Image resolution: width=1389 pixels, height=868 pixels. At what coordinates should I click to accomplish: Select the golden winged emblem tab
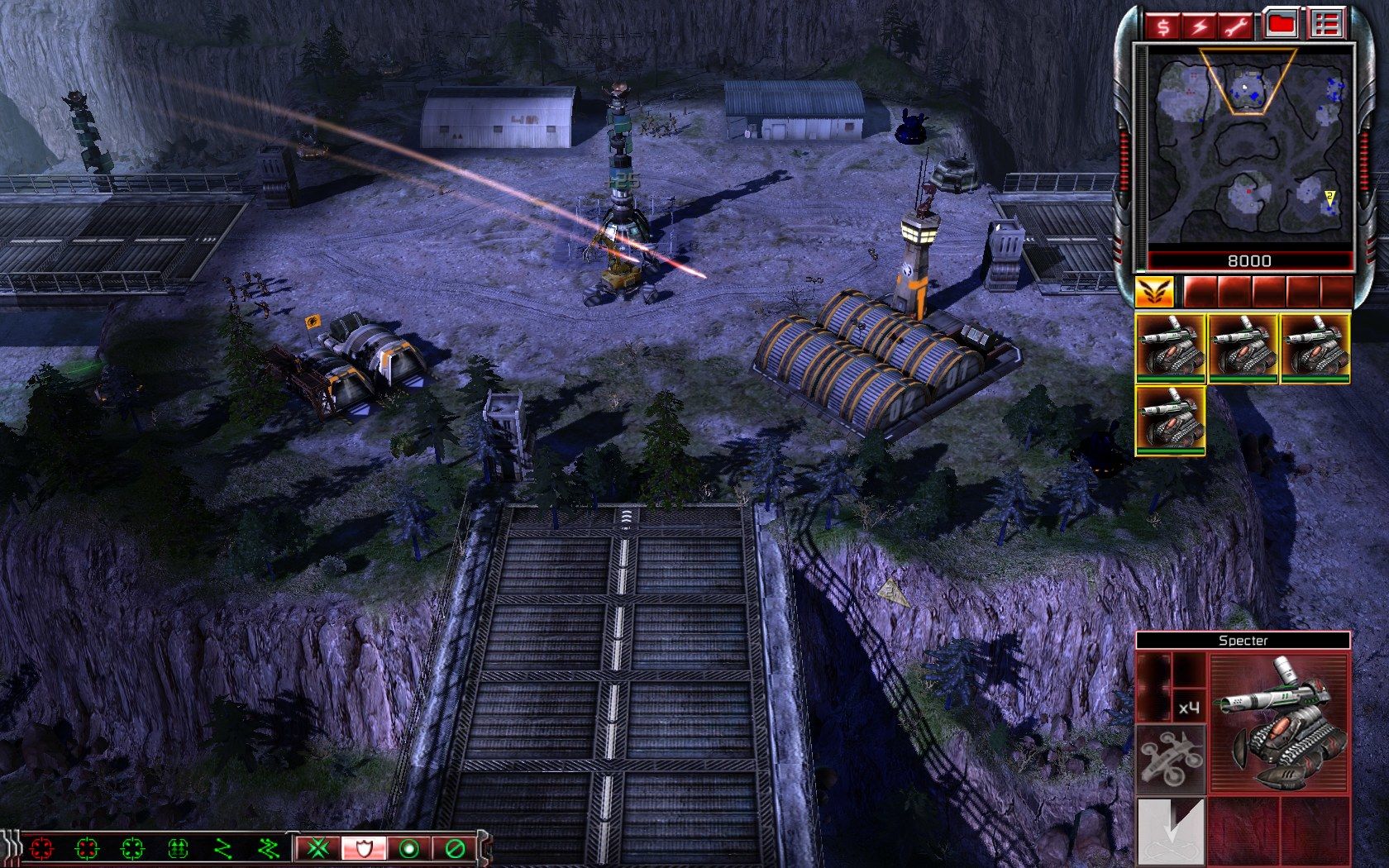tap(1154, 292)
